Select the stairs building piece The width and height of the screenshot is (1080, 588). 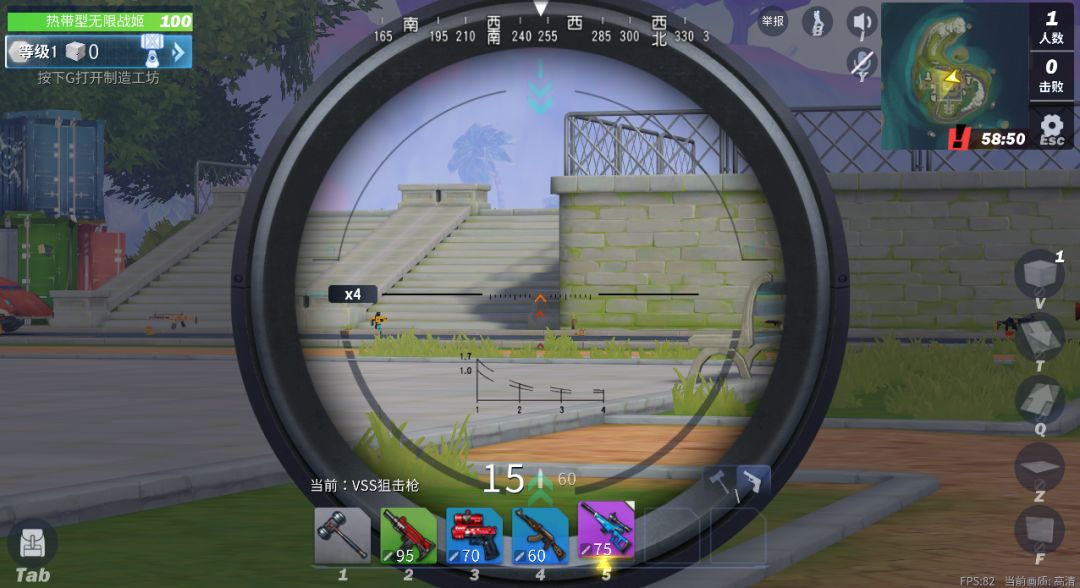point(1039,399)
